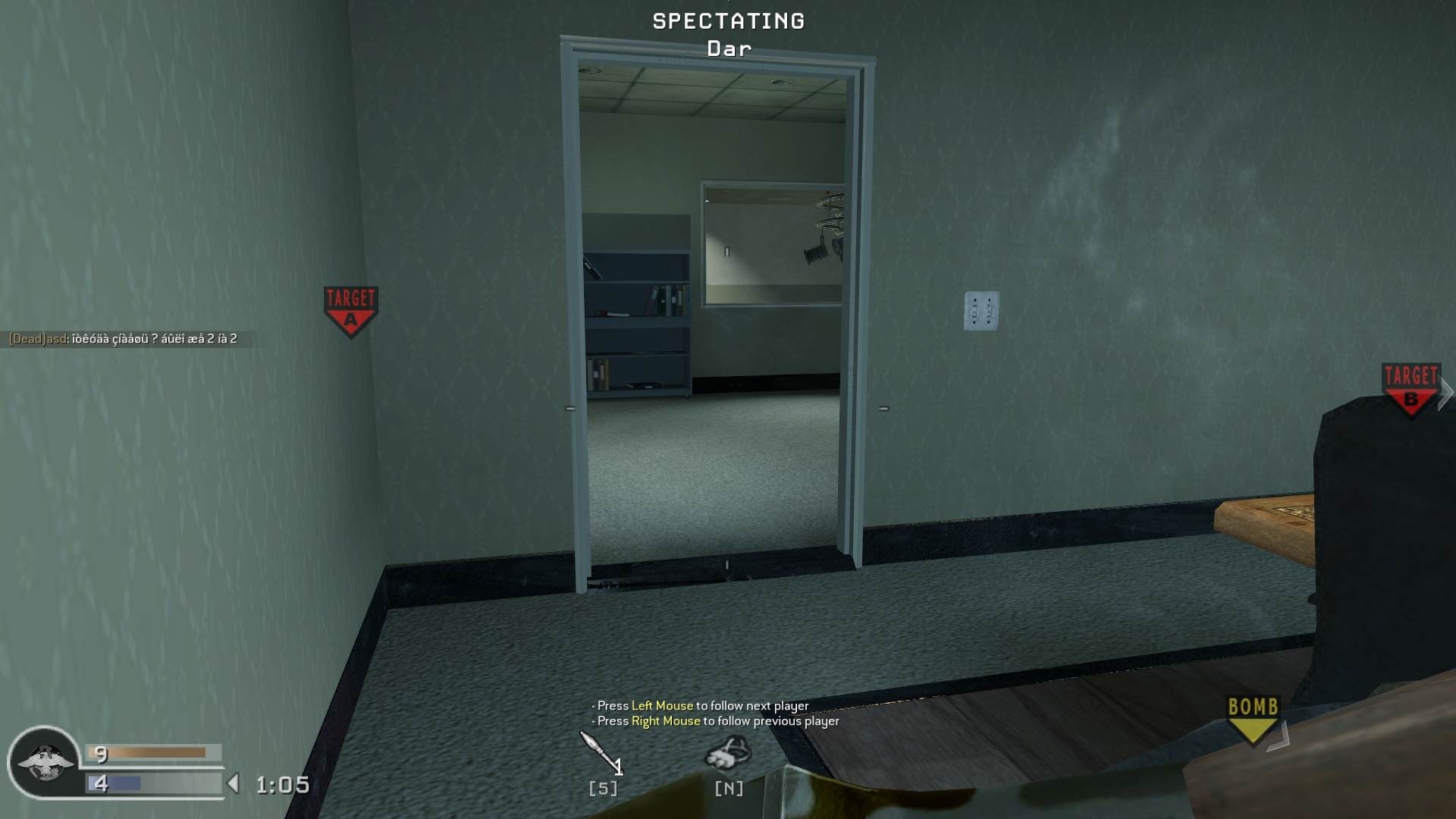
Task: Click the weapon slot [5] keybind label
Action: (601, 789)
